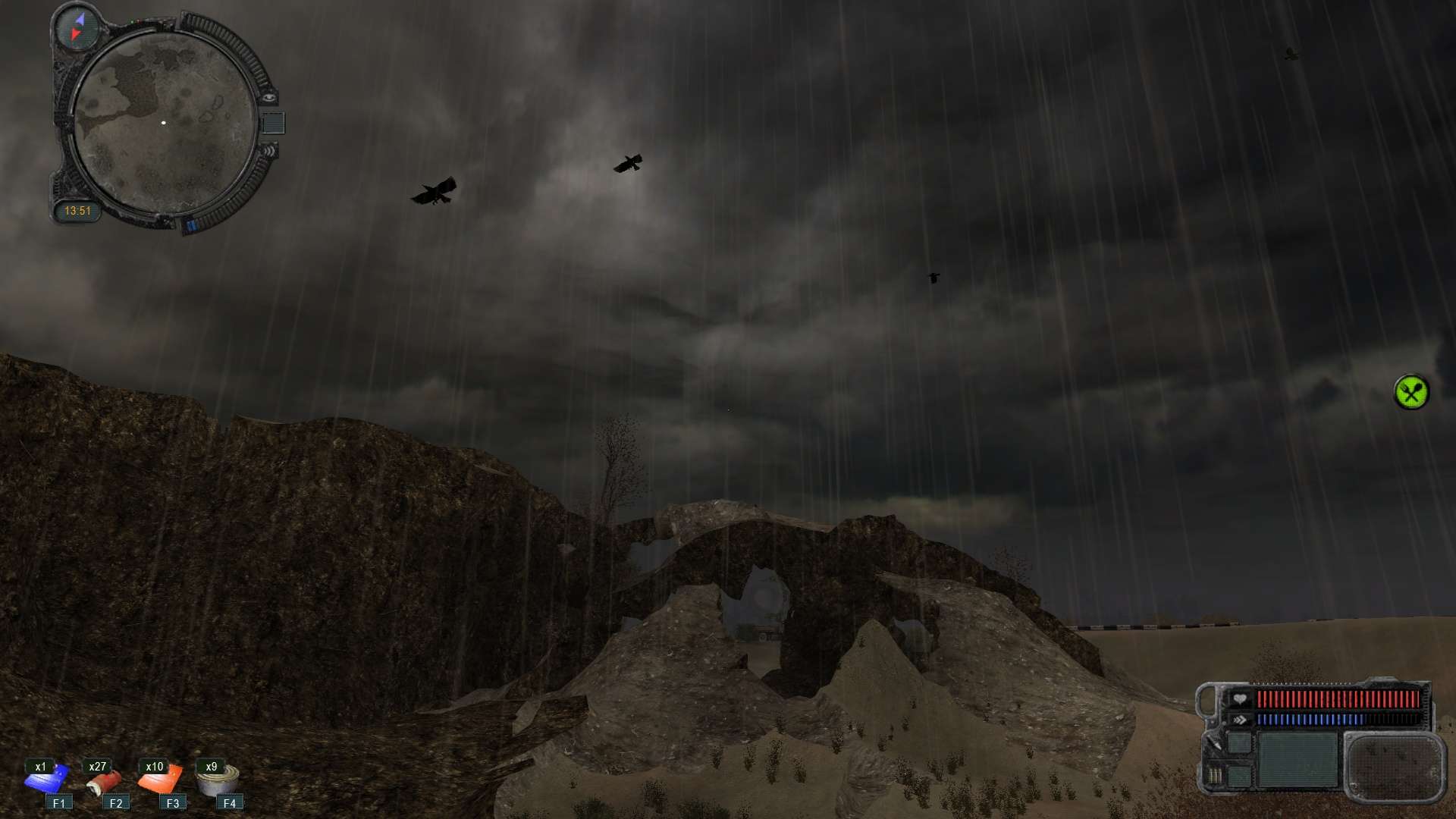
Task: Click the heart icon next to the health bar
Action: (1240, 699)
